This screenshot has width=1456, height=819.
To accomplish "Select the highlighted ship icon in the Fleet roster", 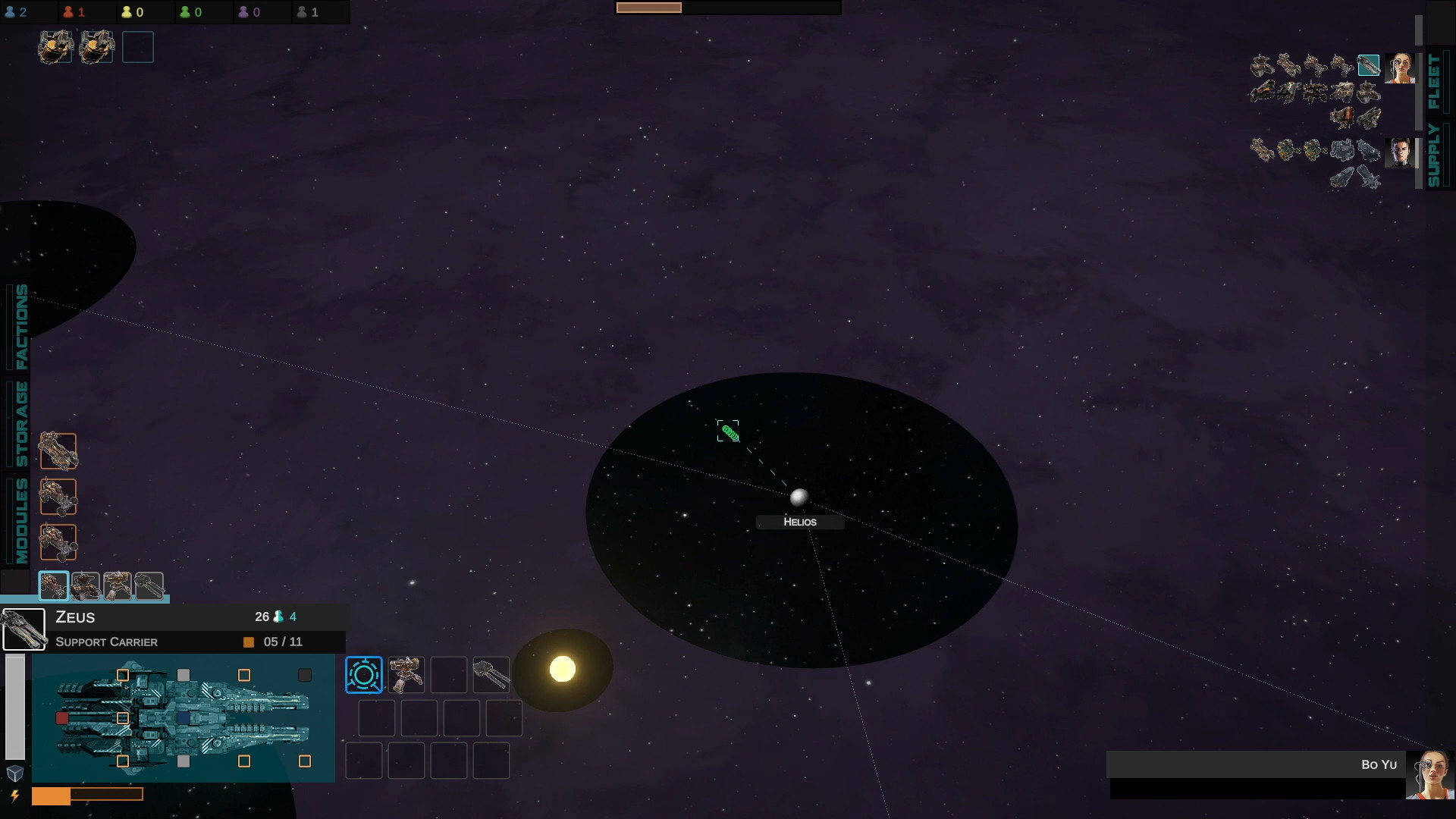I will 1370,64.
